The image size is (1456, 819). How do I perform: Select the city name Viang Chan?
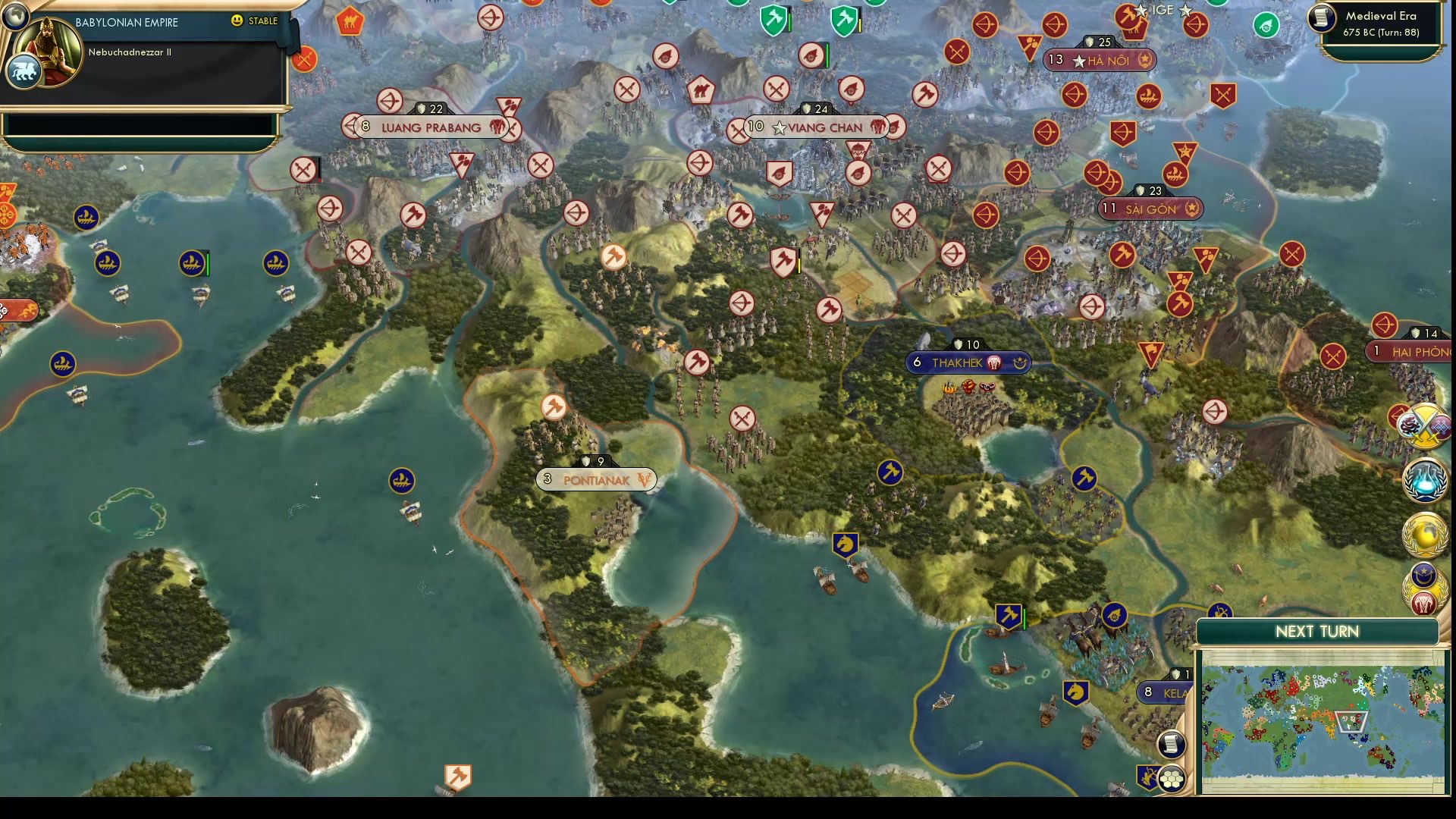coord(827,127)
